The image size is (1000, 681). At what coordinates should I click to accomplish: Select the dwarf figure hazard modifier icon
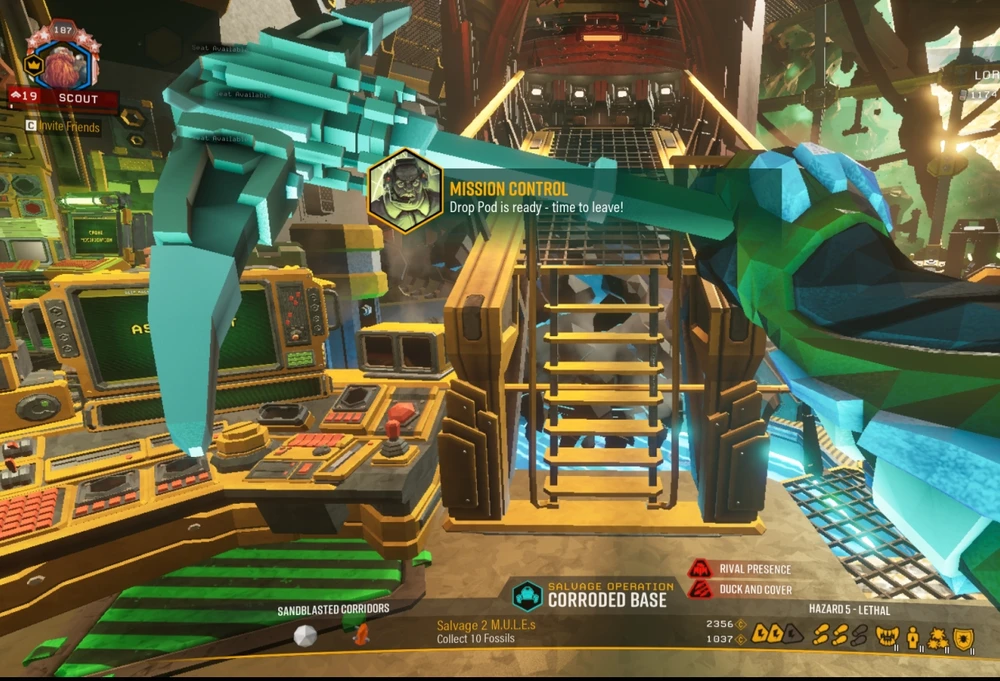click(x=912, y=636)
